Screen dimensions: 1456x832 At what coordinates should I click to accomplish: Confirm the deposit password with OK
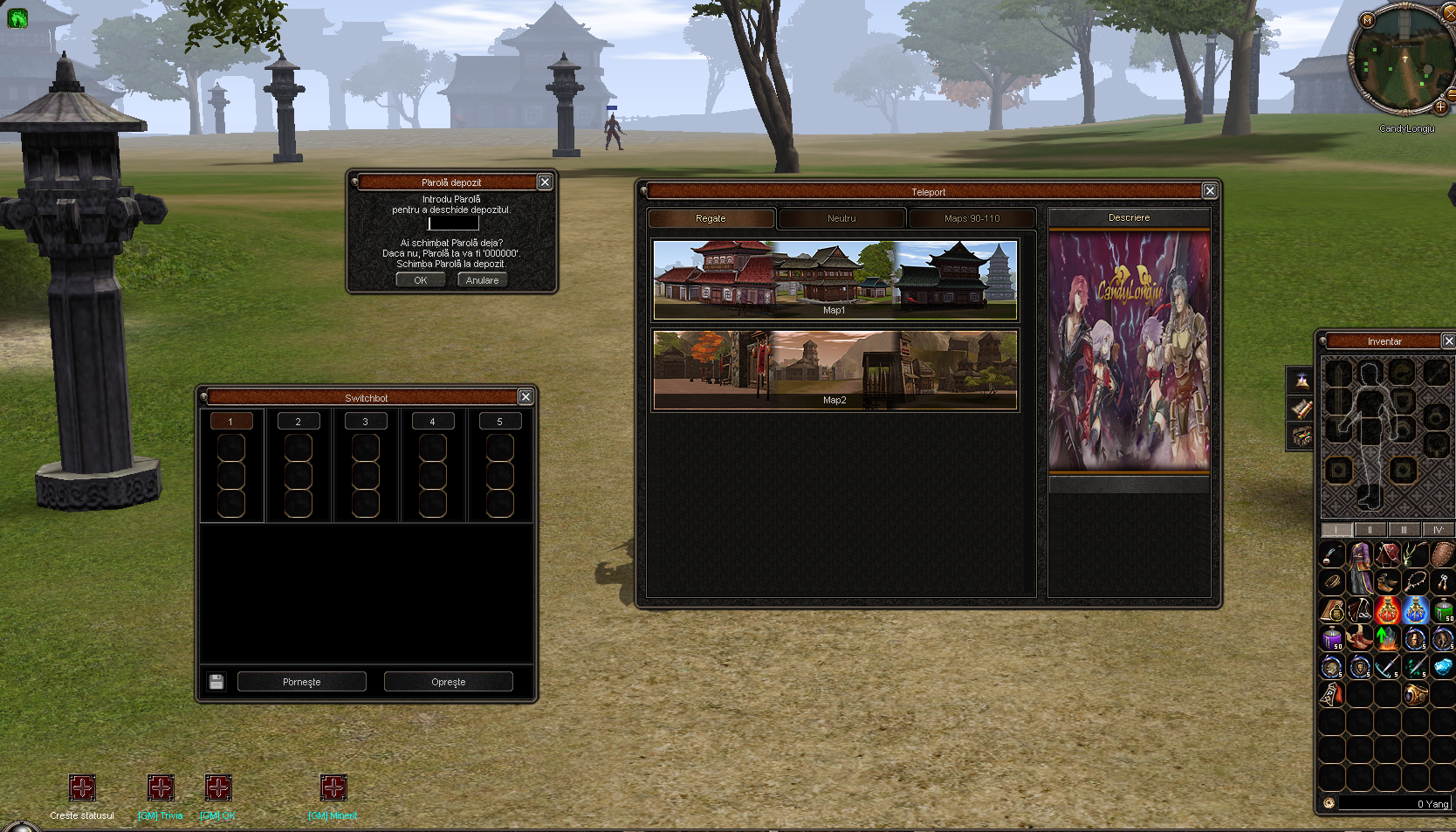coord(420,280)
